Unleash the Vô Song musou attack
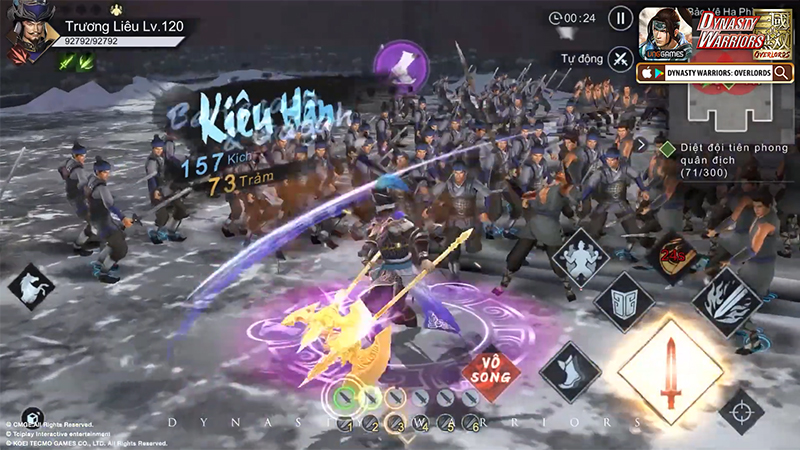The height and width of the screenshot is (450, 800). click(x=491, y=374)
